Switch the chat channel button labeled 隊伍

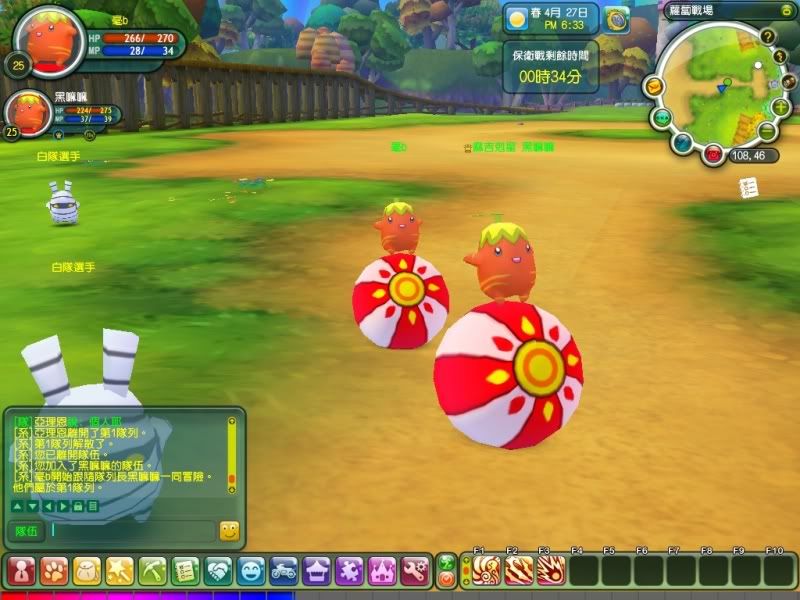pyautogui.click(x=26, y=531)
